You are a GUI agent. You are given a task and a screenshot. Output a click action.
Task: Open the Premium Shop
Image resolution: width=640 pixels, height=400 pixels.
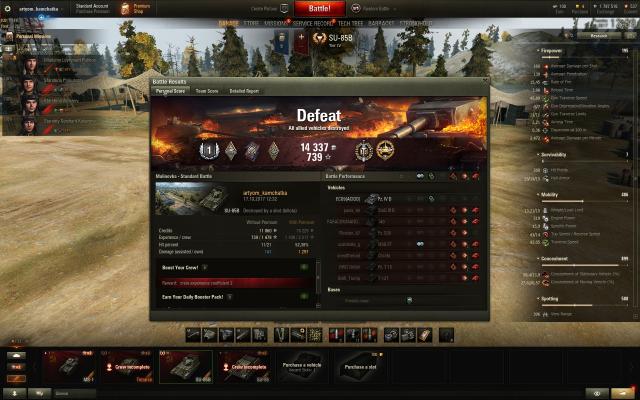coord(139,8)
